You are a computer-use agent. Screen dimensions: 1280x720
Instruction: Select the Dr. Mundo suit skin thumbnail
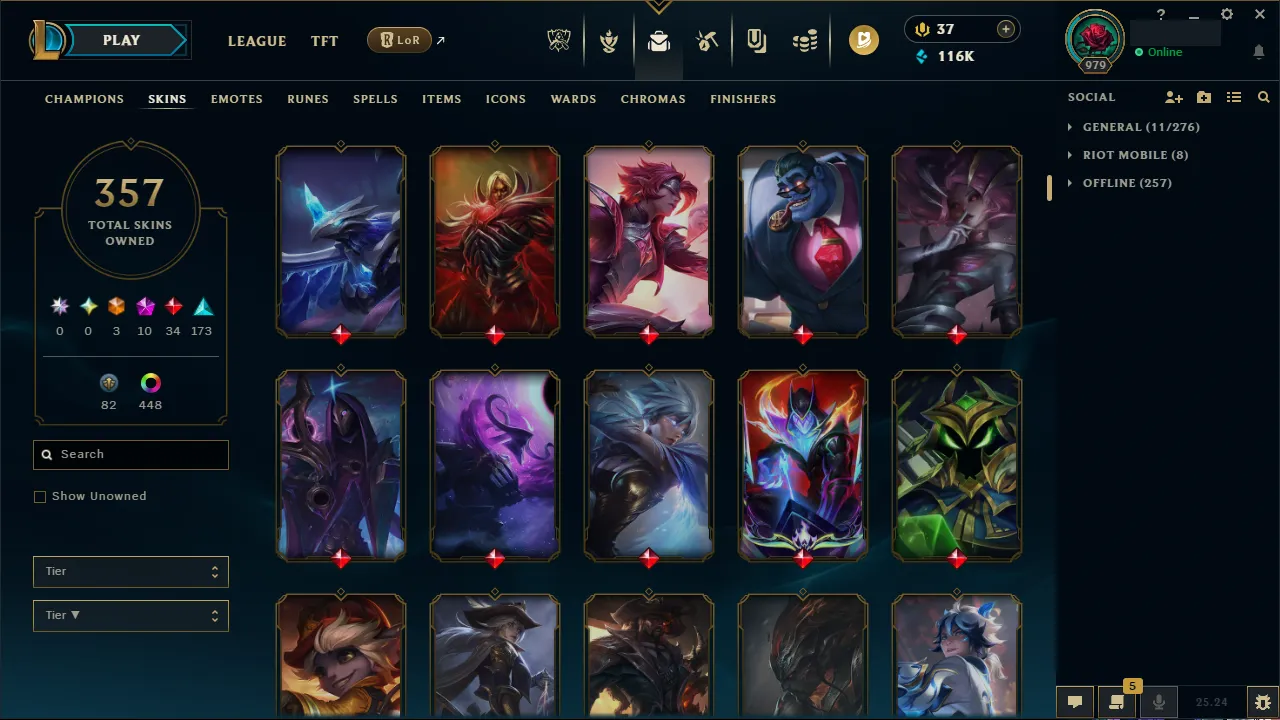[x=802, y=241]
